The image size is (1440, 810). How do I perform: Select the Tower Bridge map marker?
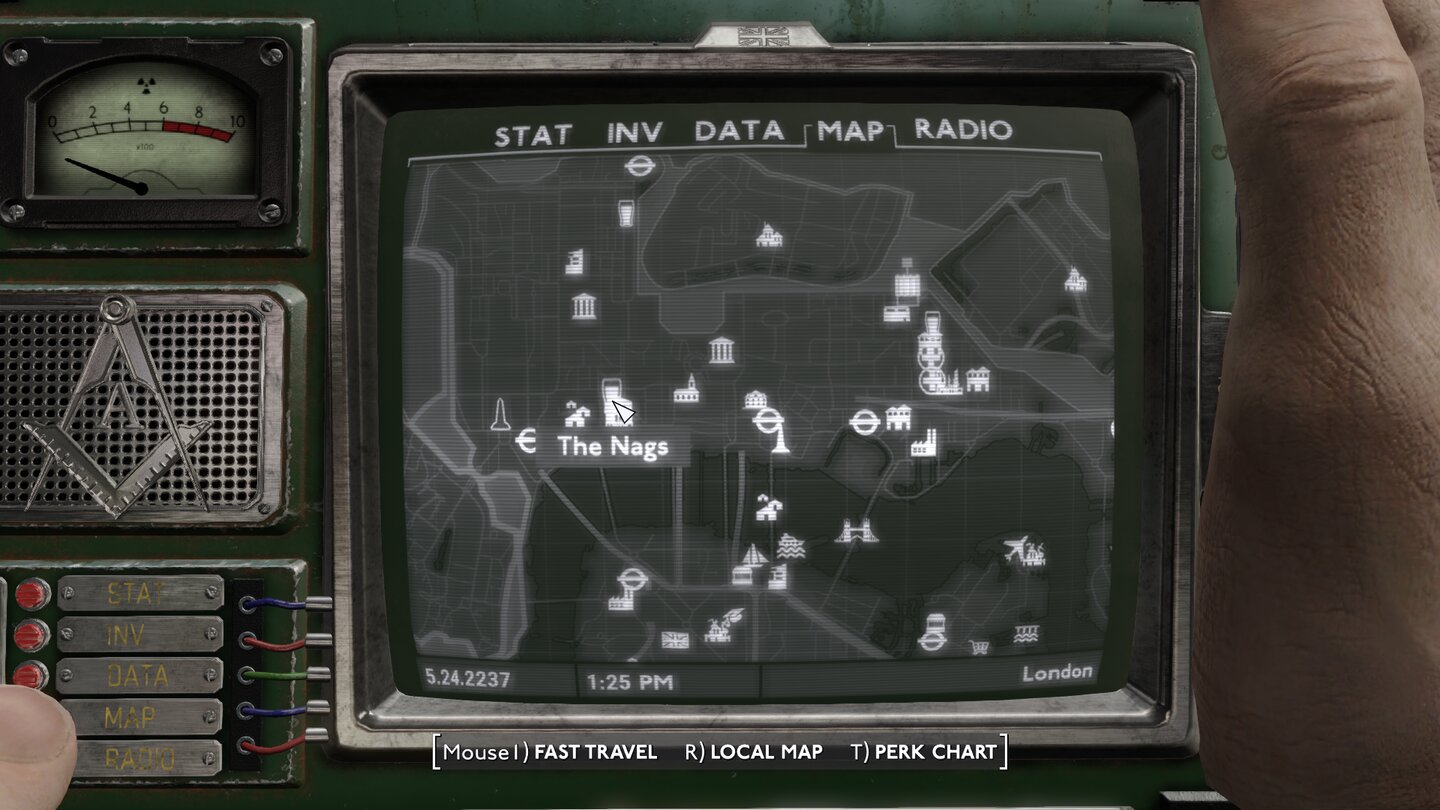[855, 530]
